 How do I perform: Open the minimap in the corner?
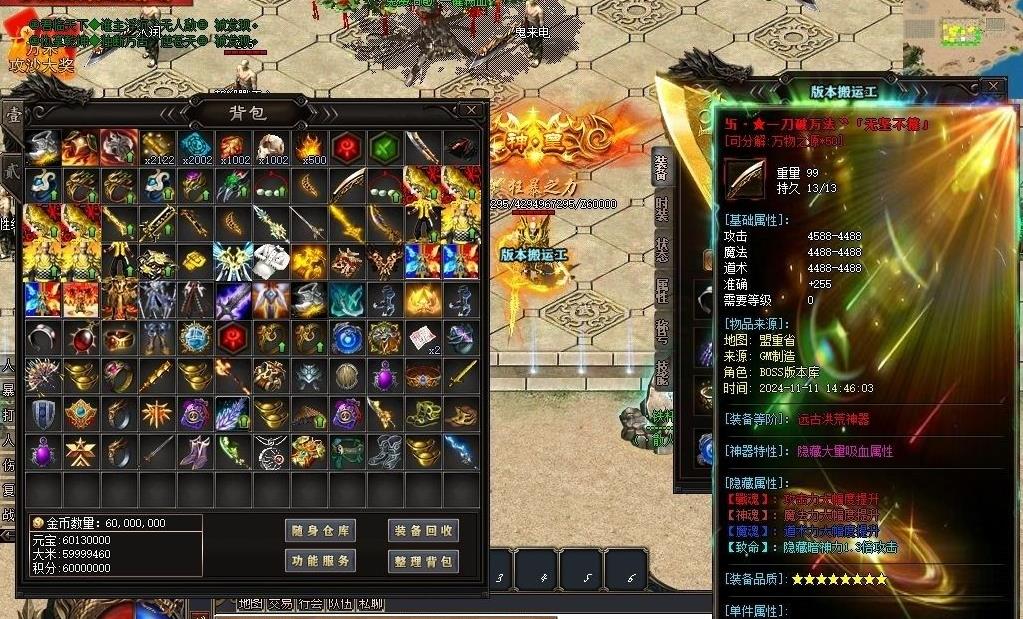(962, 30)
